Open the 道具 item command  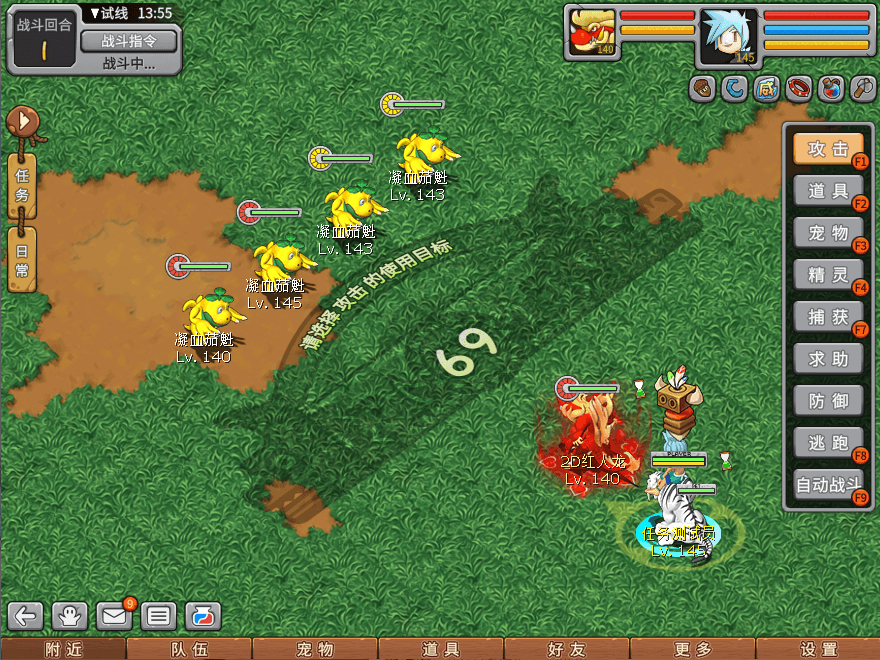pos(828,191)
